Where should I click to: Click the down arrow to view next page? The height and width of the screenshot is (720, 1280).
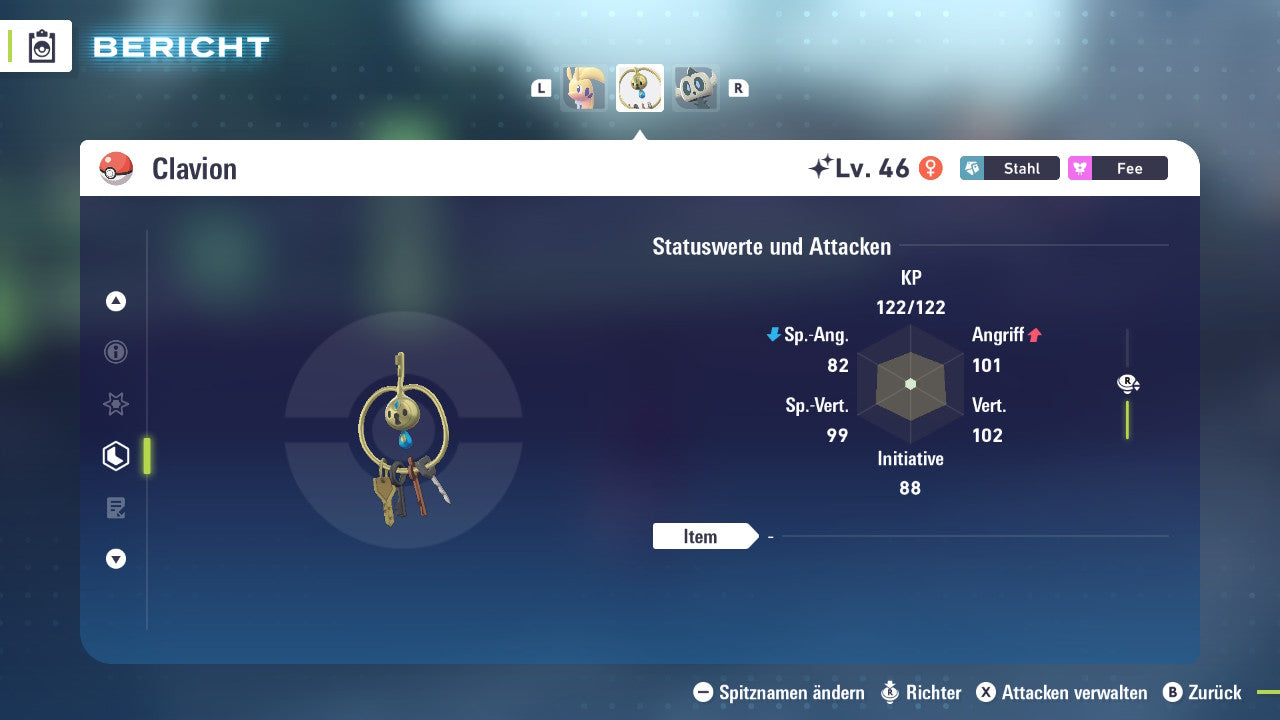pos(115,559)
